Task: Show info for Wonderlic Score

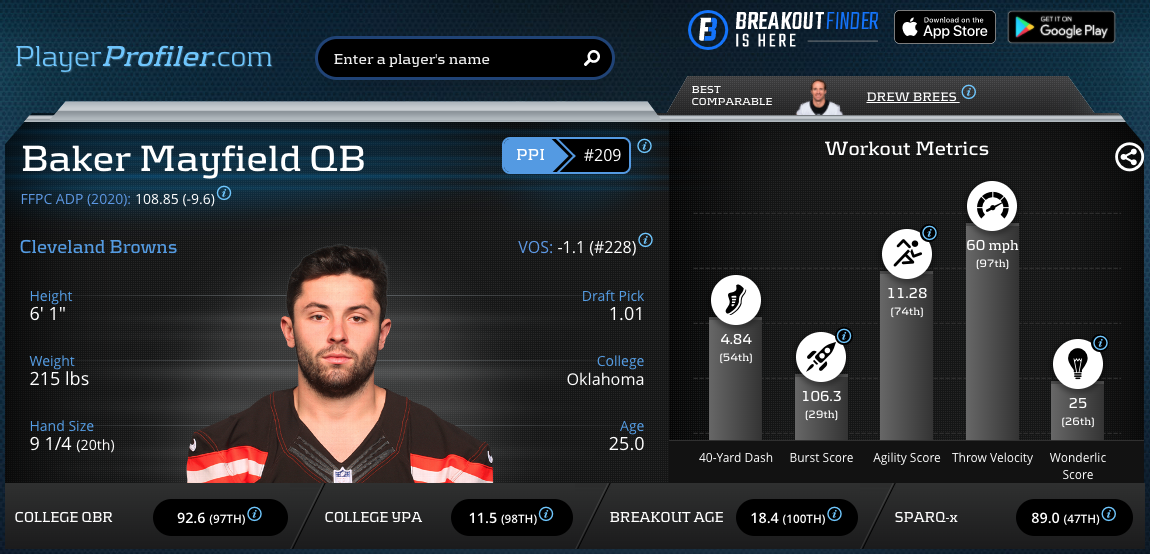Action: (1100, 343)
